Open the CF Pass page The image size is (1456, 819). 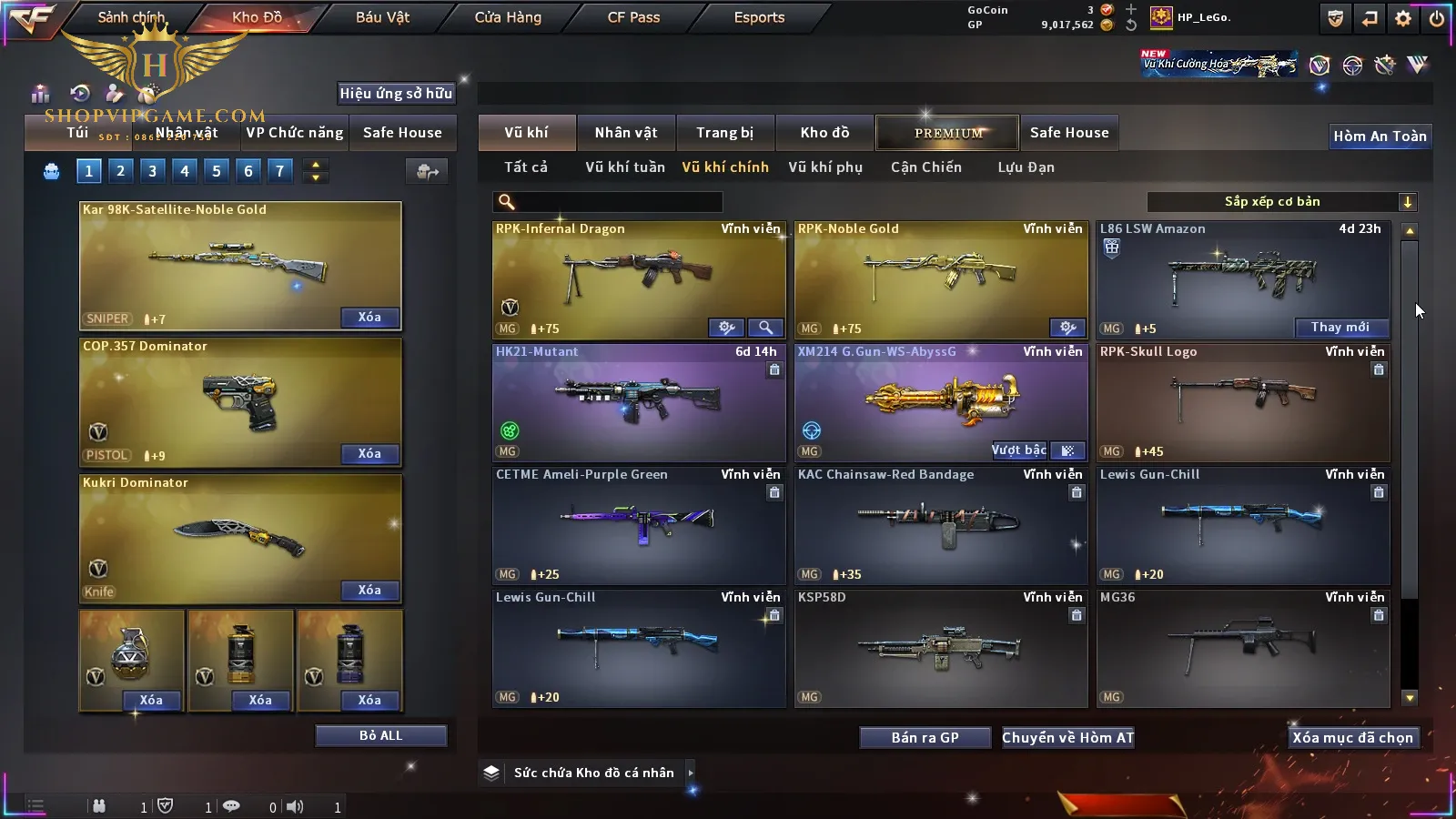pyautogui.click(x=633, y=17)
